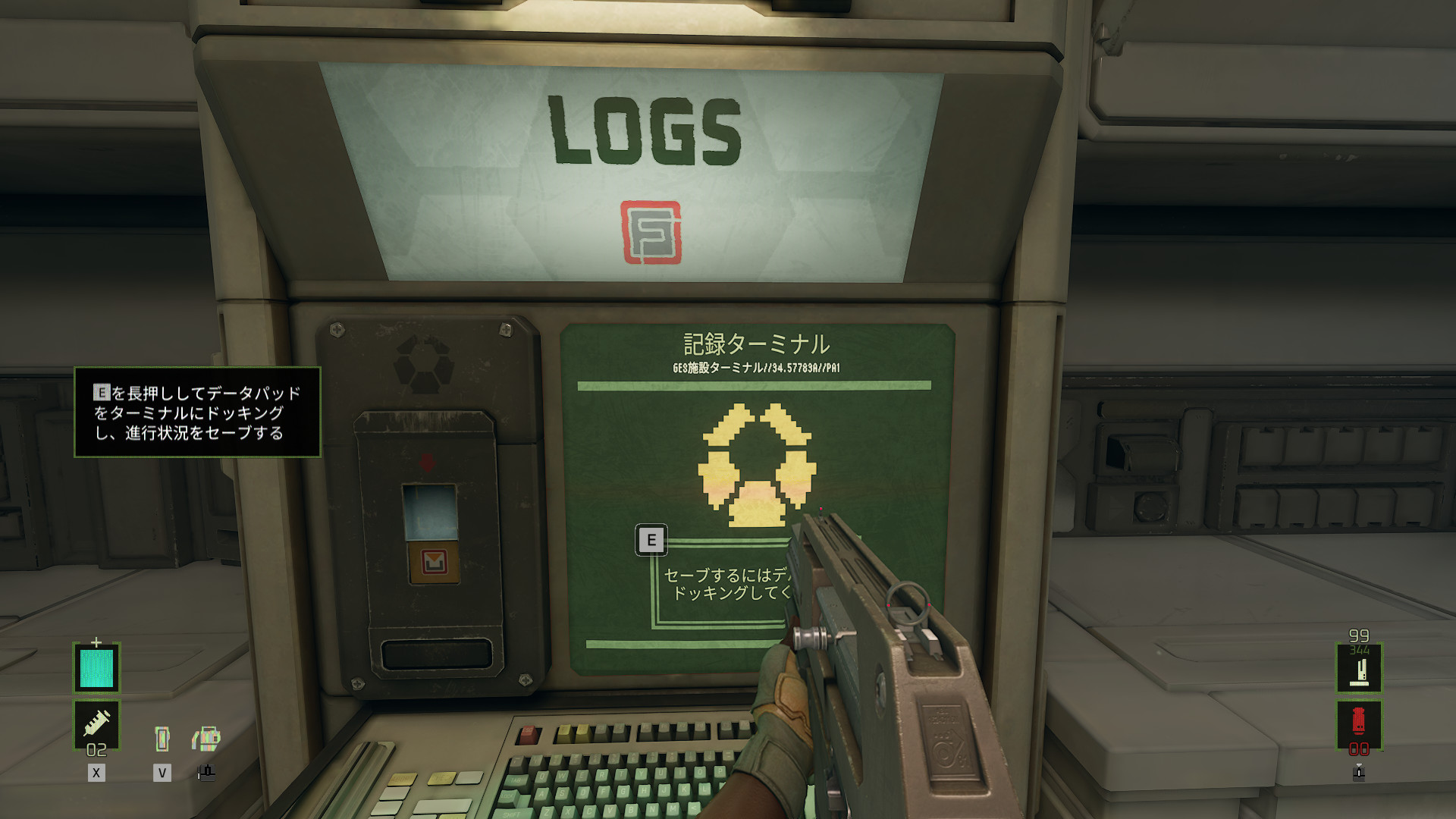This screenshot has width=1456, height=819.
Task: Select the syringe healing item slot
Action: [x=96, y=723]
